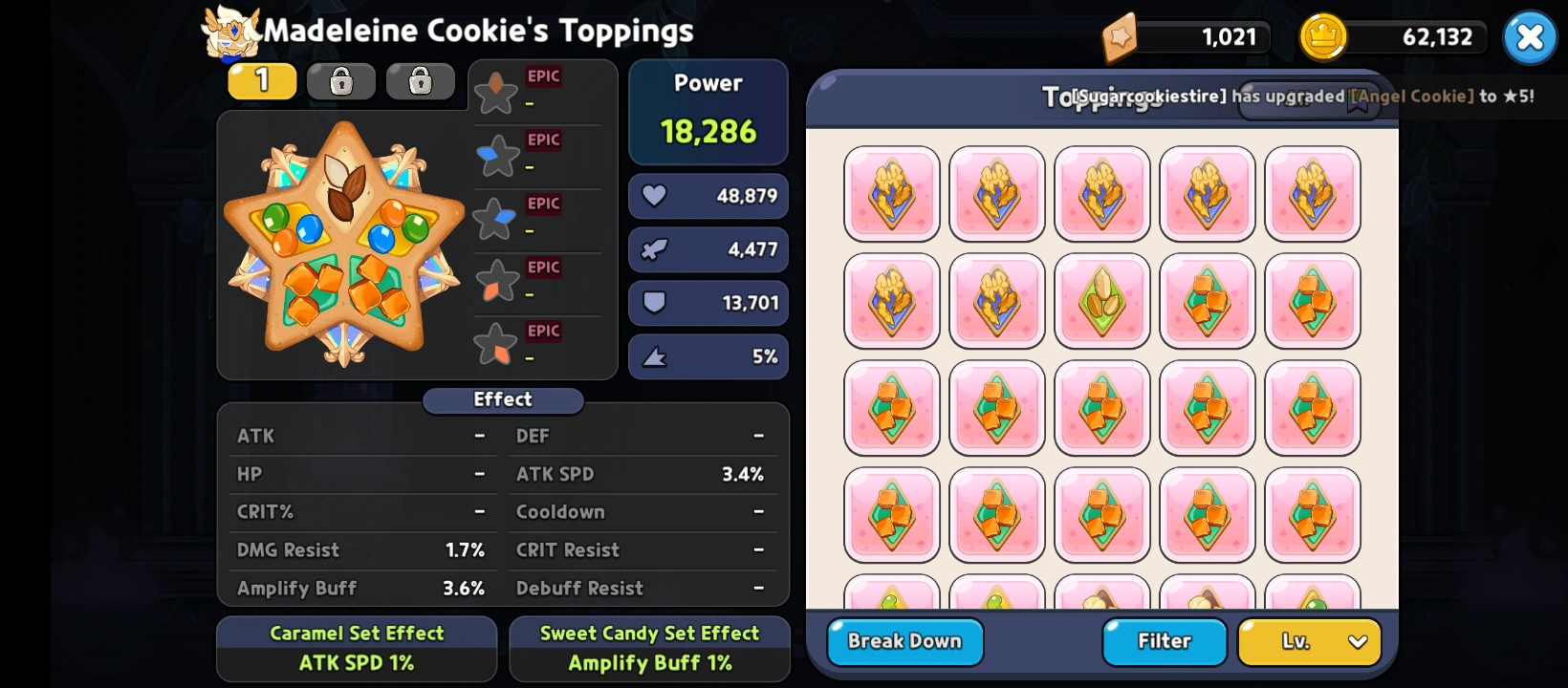This screenshot has height=688, width=1568.
Task: Select the first Epic topping slot star
Action: point(495,91)
